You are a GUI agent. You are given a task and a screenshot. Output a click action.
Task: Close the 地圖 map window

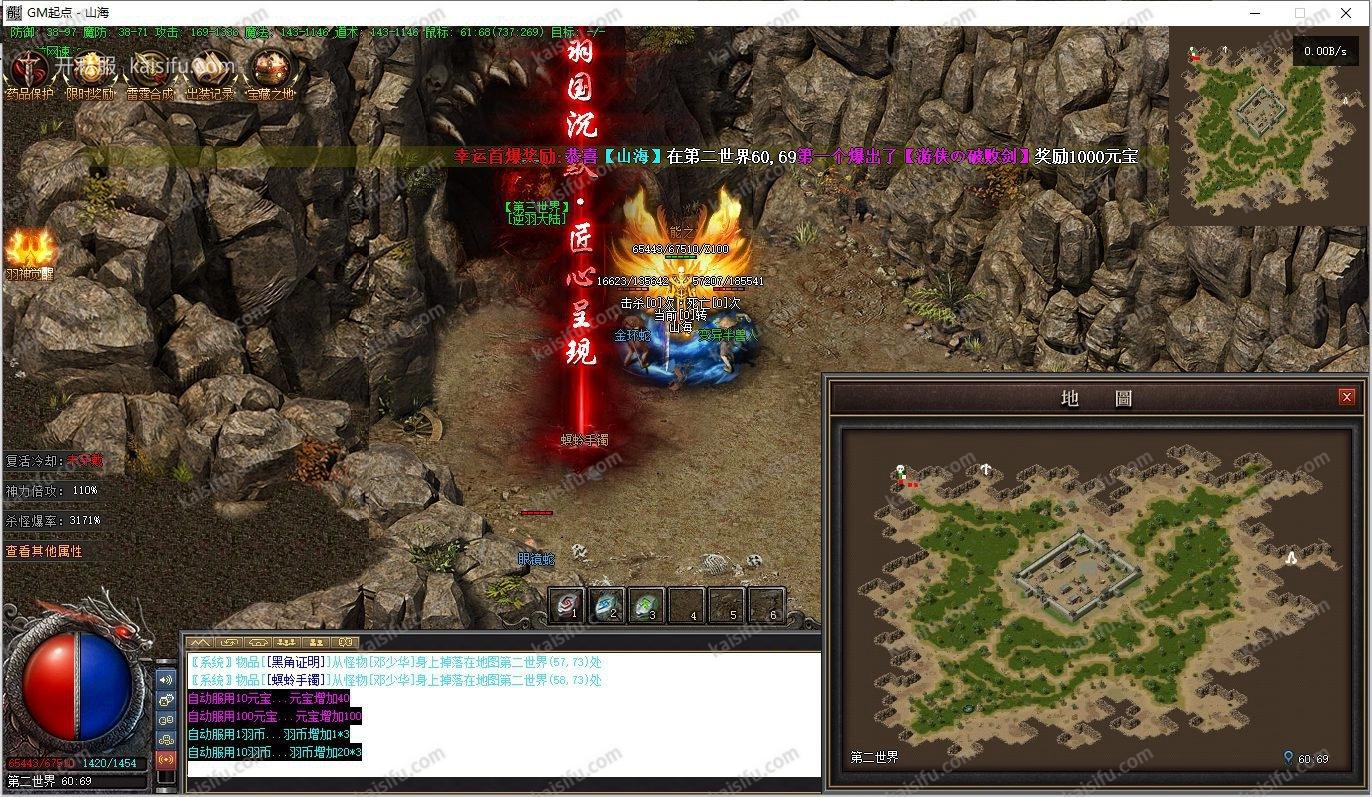tap(1346, 397)
